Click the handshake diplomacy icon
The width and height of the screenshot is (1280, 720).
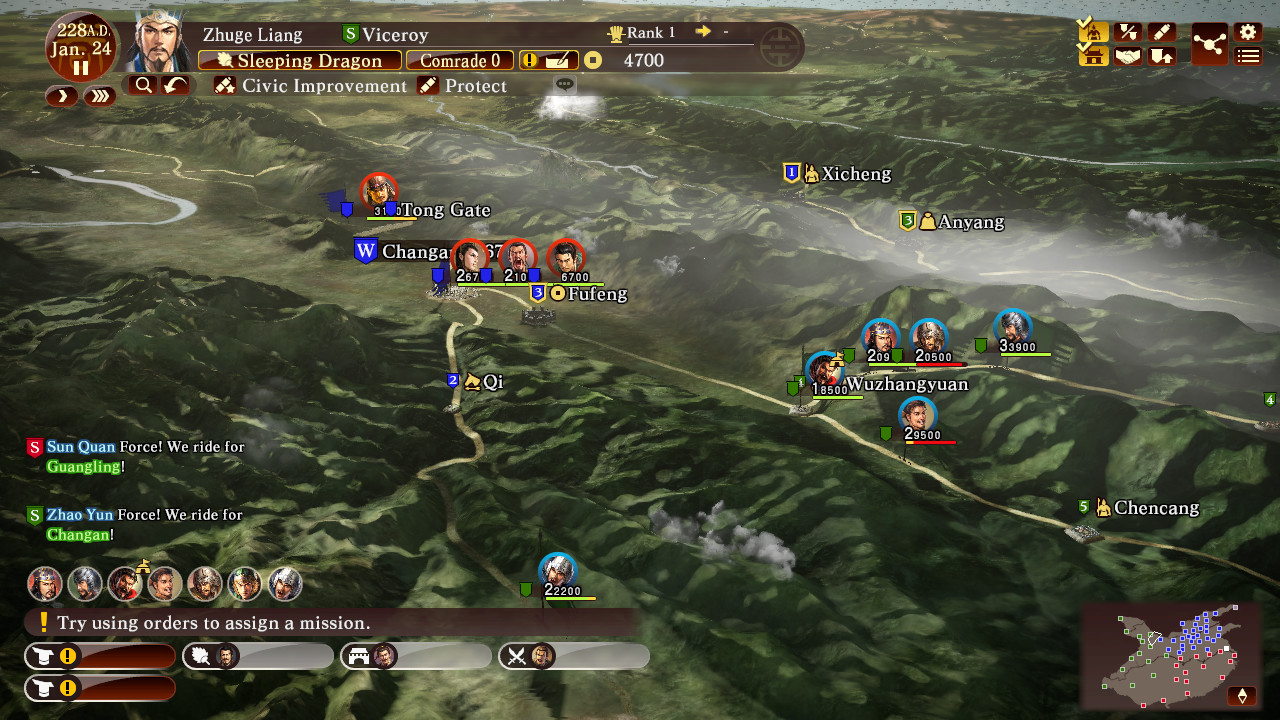1128,56
